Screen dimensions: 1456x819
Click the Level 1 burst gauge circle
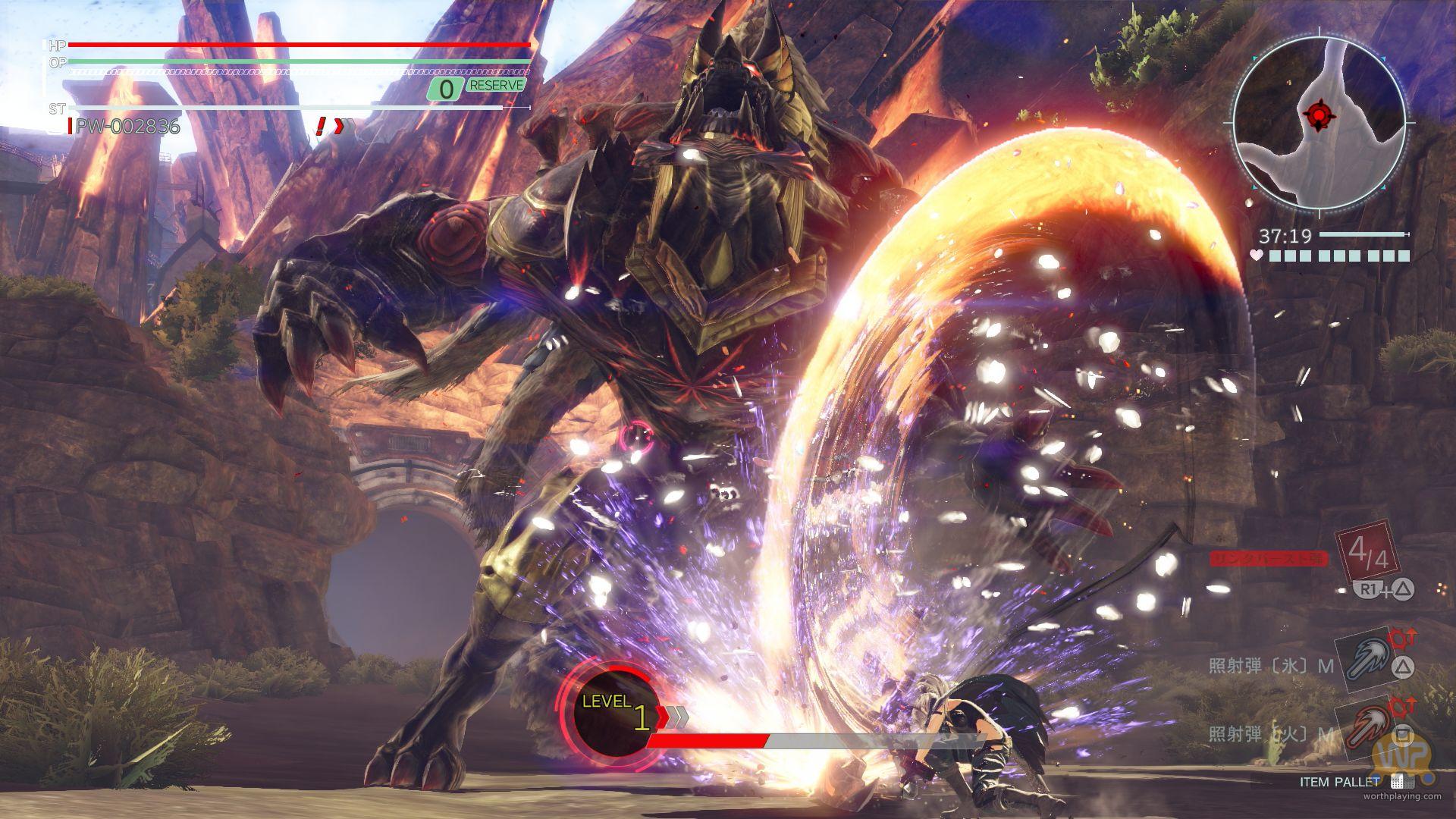coord(613,713)
